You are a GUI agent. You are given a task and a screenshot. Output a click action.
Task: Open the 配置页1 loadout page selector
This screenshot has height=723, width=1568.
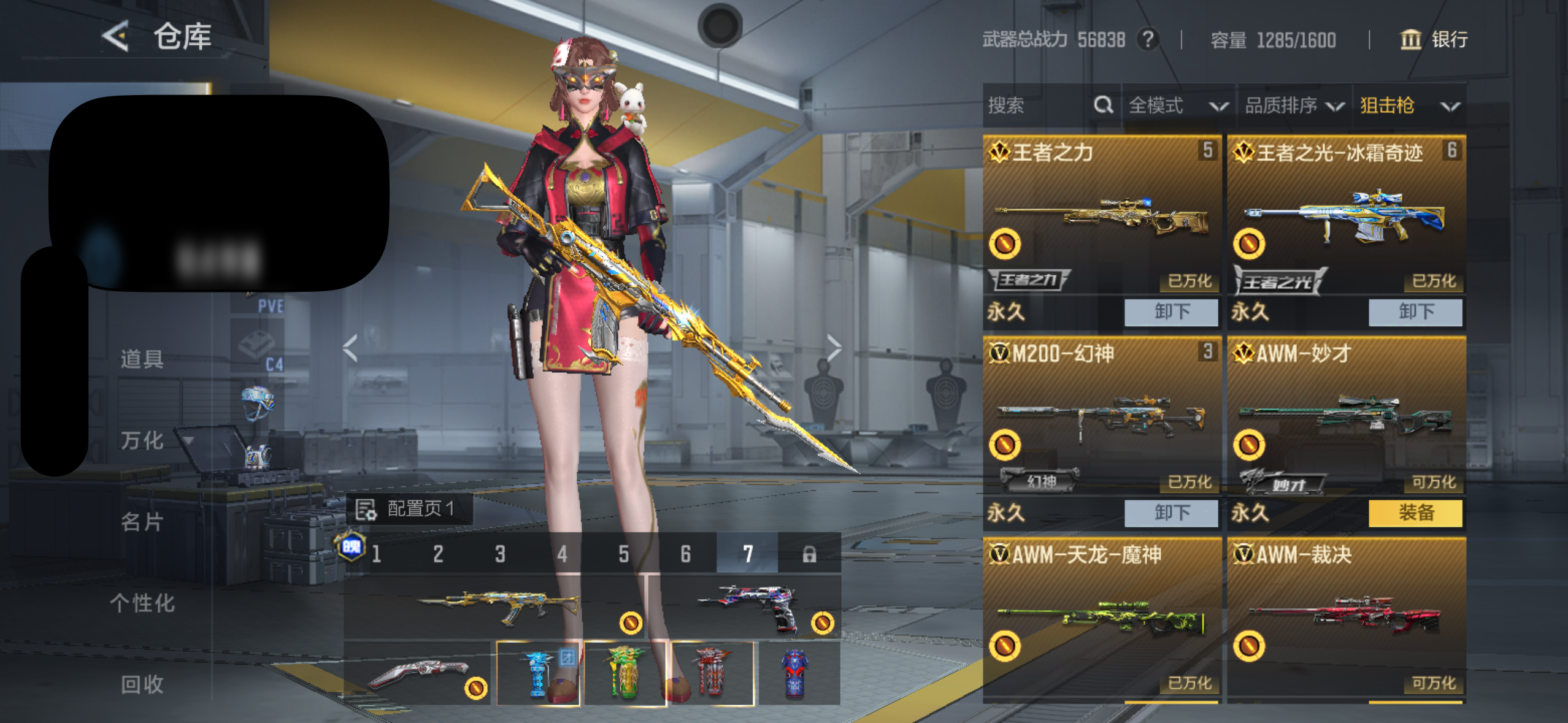point(410,509)
